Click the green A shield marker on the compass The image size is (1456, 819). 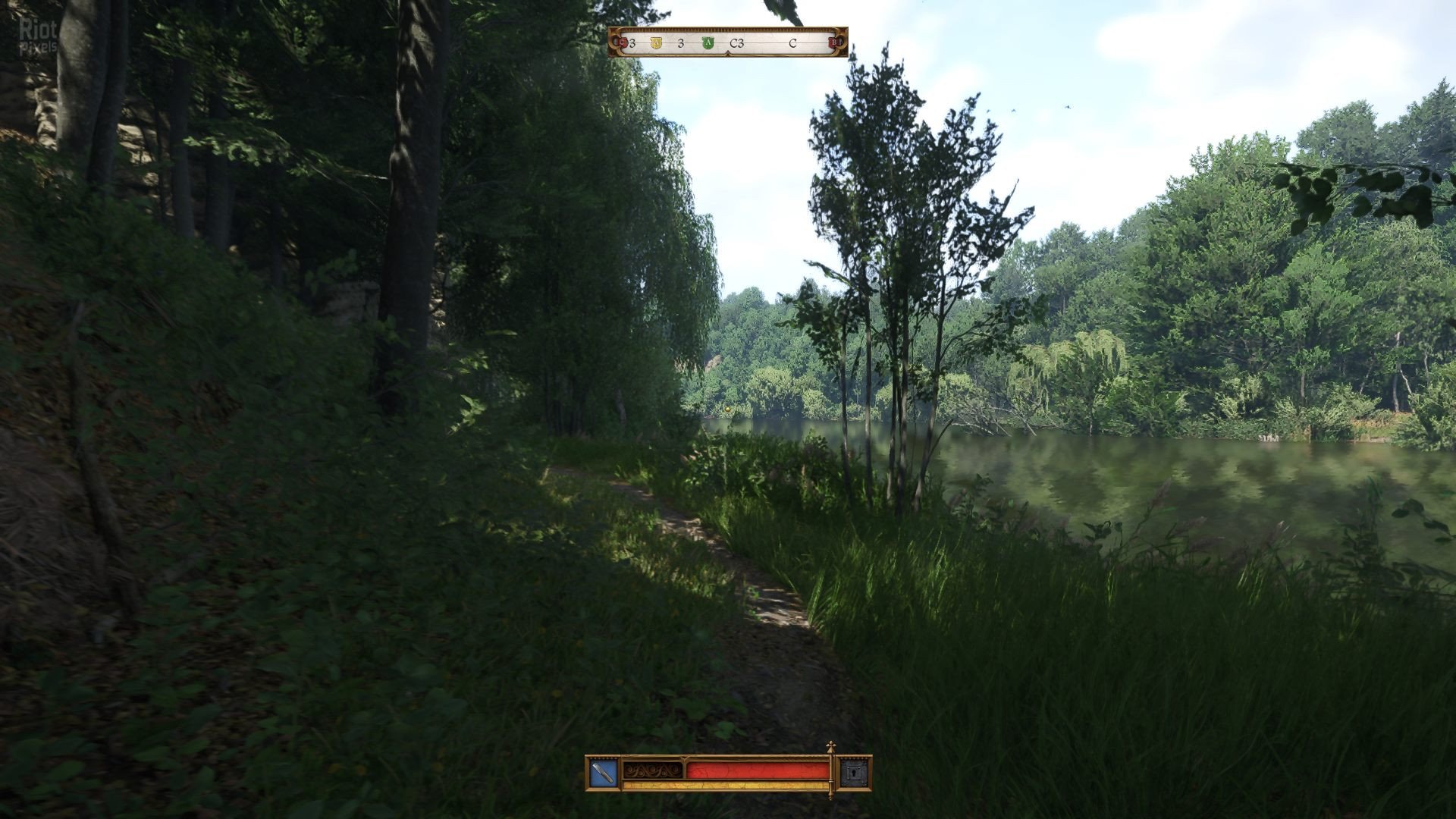[x=708, y=43]
